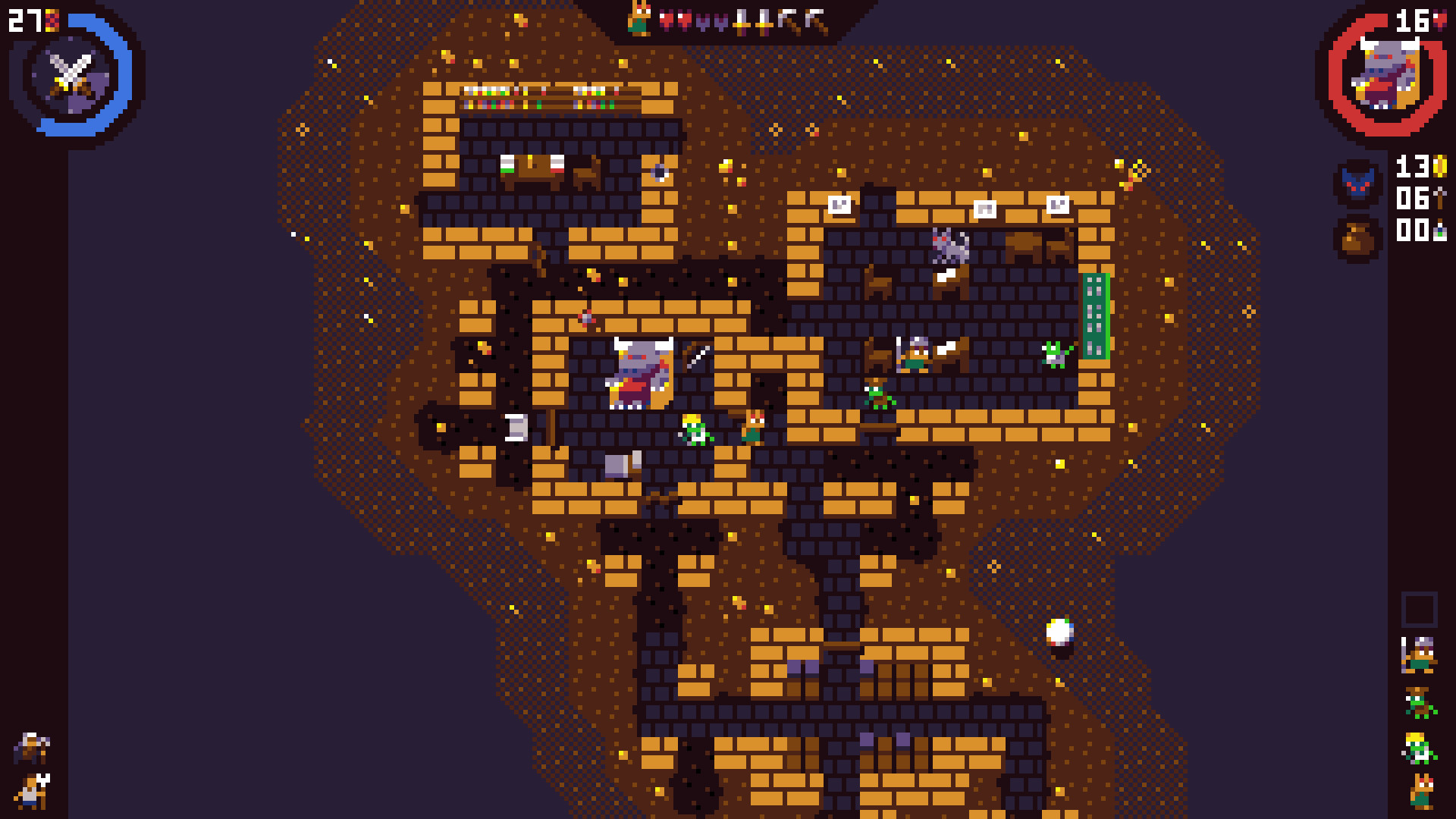
Task: Toggle the last purple heart pip
Action: [721, 21]
